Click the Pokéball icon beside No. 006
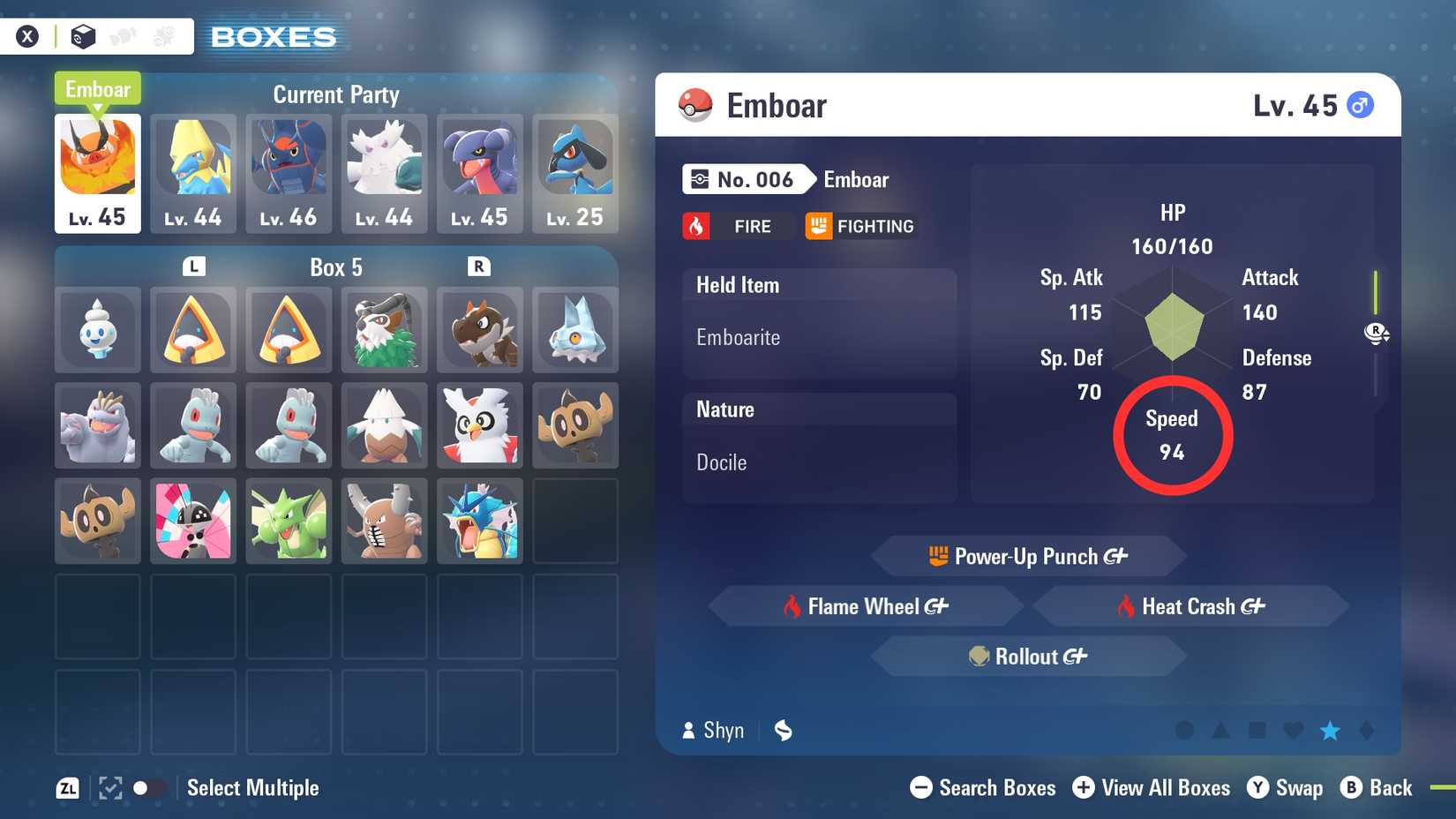The height and width of the screenshot is (819, 1456). 699,179
